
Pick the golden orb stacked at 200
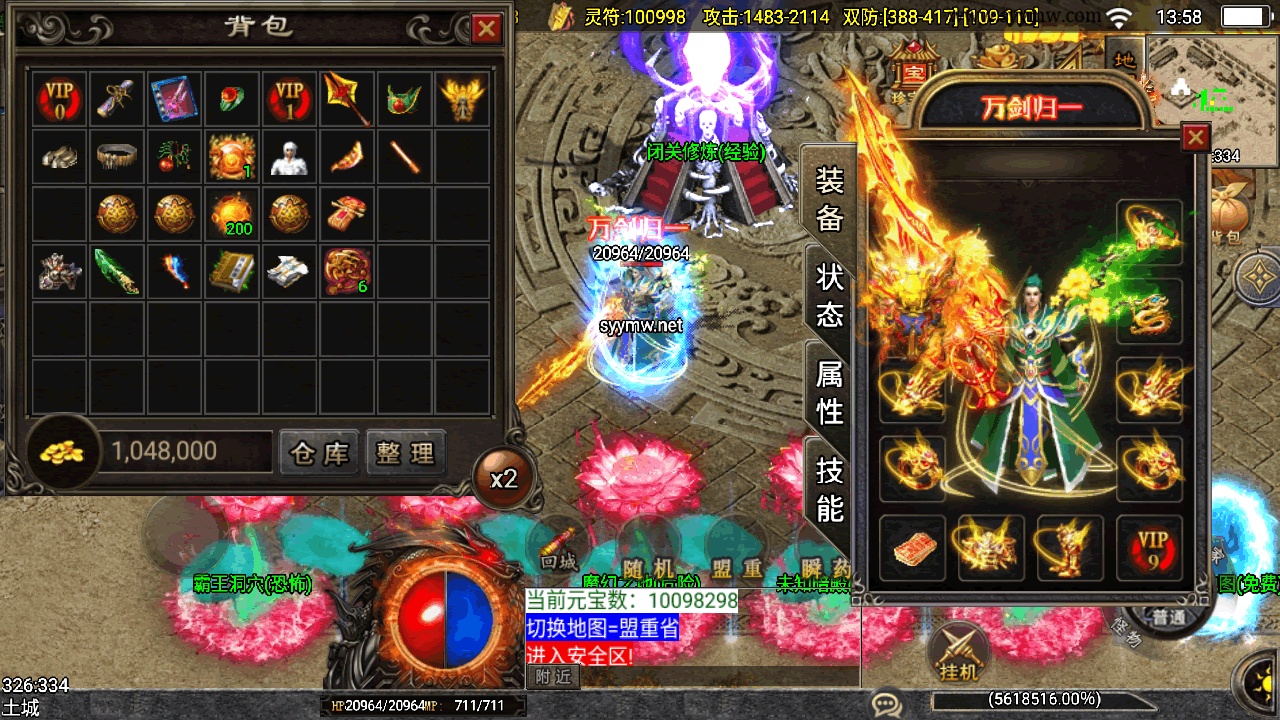pyautogui.click(x=232, y=214)
